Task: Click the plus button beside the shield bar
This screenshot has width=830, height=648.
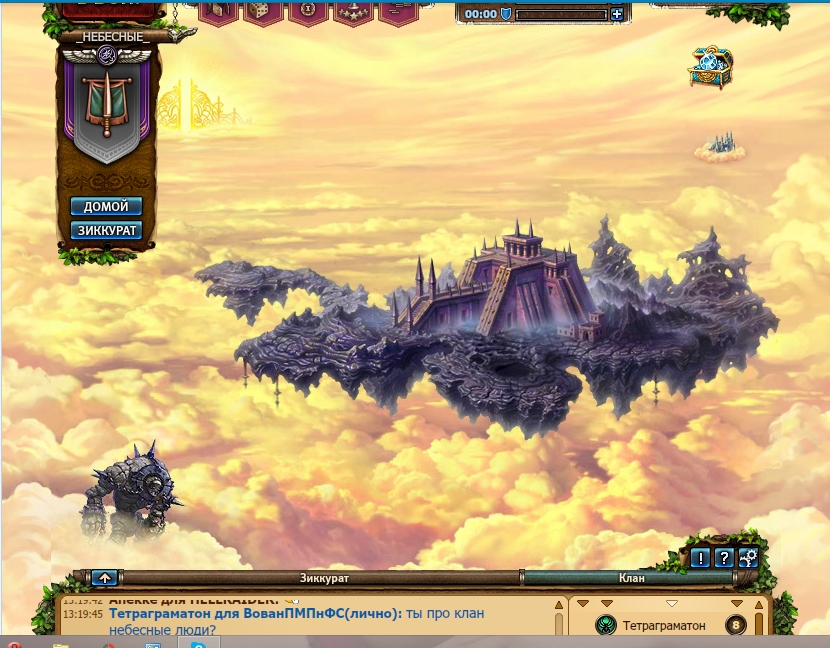Action: [617, 14]
